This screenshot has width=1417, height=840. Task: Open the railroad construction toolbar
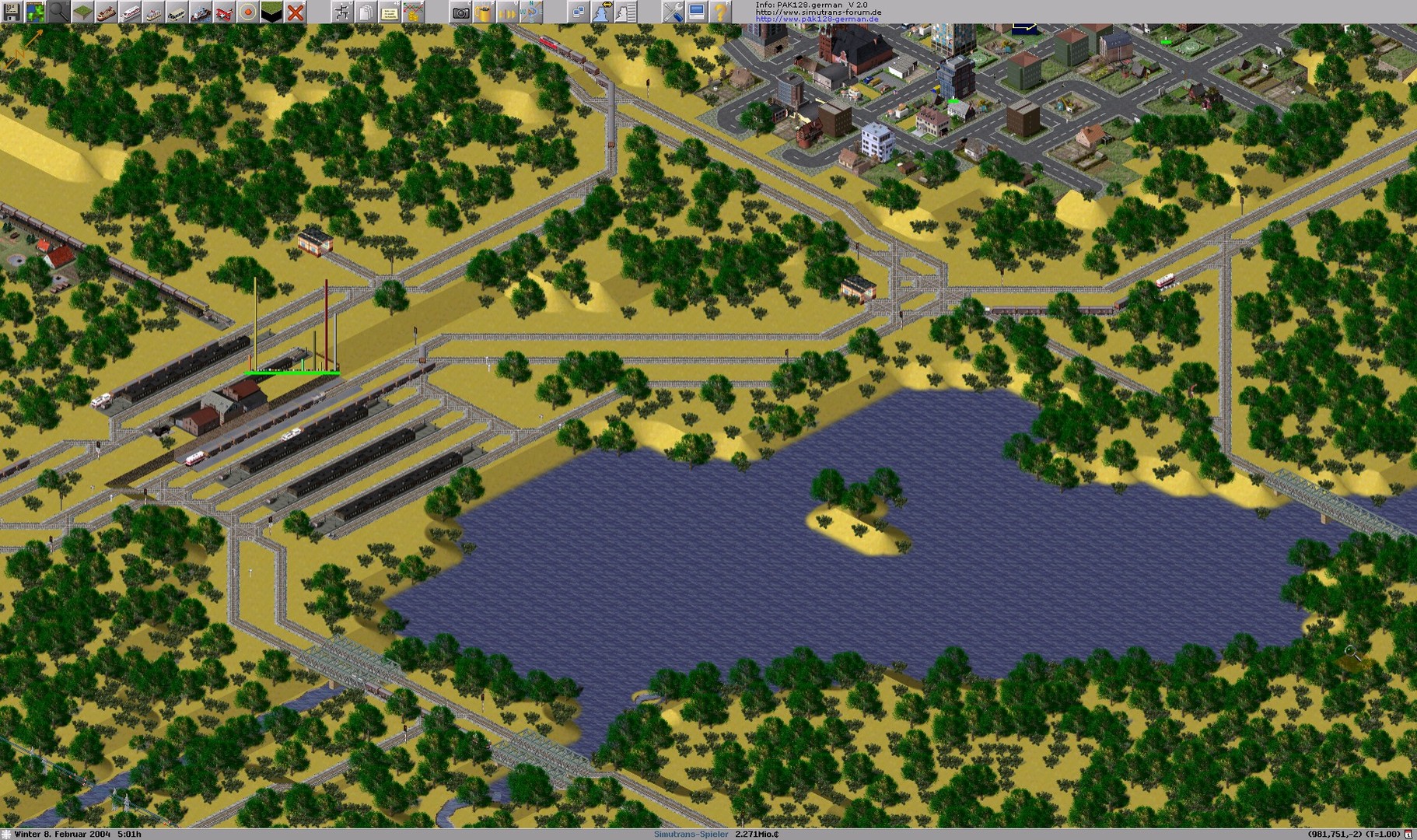coord(106,12)
